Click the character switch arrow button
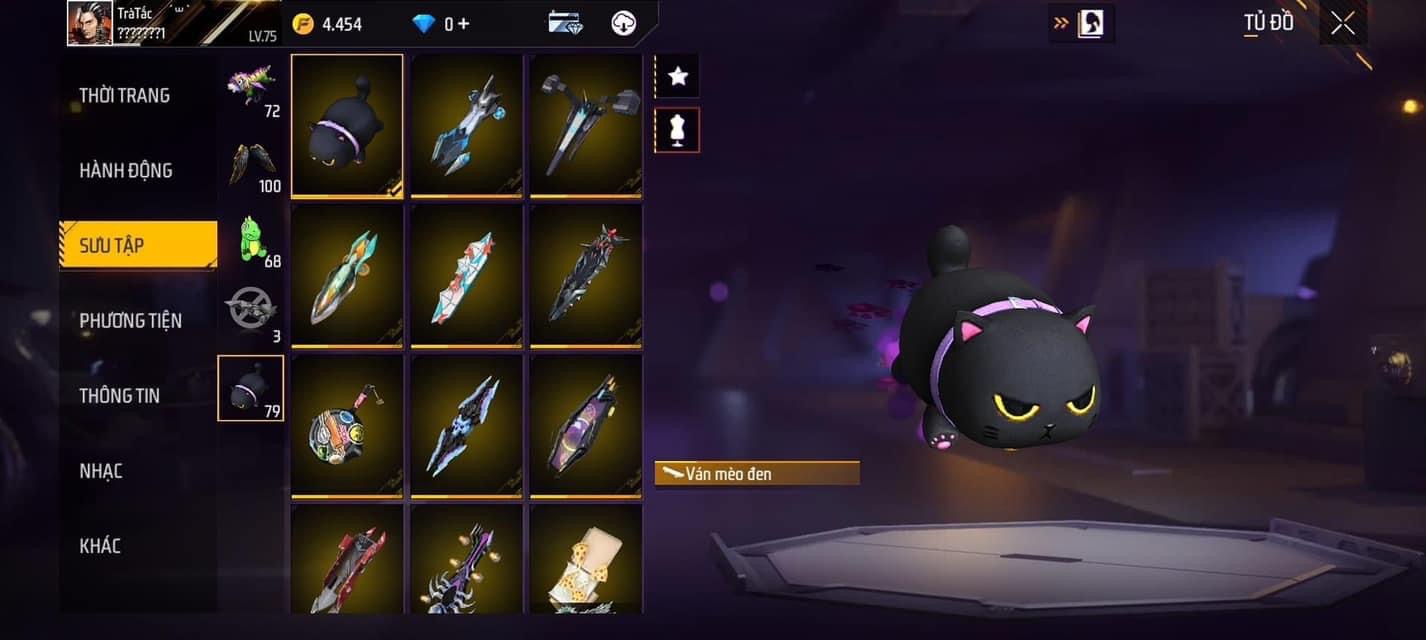Viewport: 1426px width, 640px height. (x=1080, y=23)
